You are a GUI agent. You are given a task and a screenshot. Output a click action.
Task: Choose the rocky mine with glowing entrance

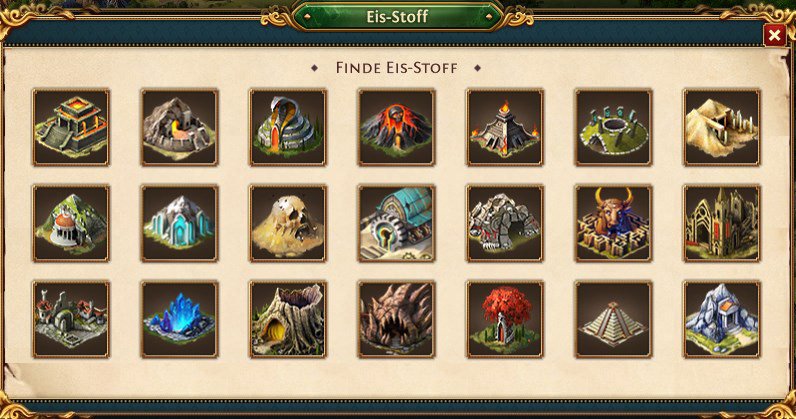[179, 127]
